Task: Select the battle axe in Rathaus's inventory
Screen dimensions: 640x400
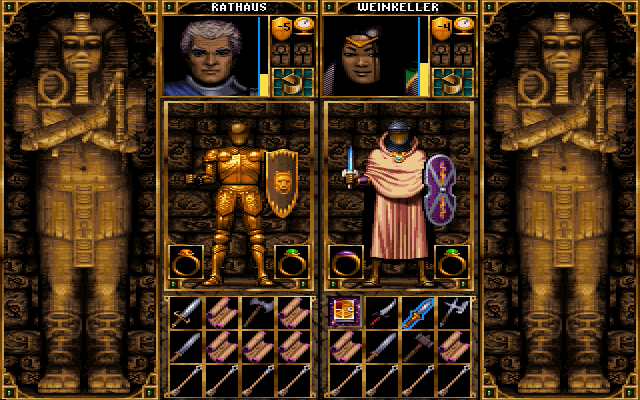Action: click(257, 312)
